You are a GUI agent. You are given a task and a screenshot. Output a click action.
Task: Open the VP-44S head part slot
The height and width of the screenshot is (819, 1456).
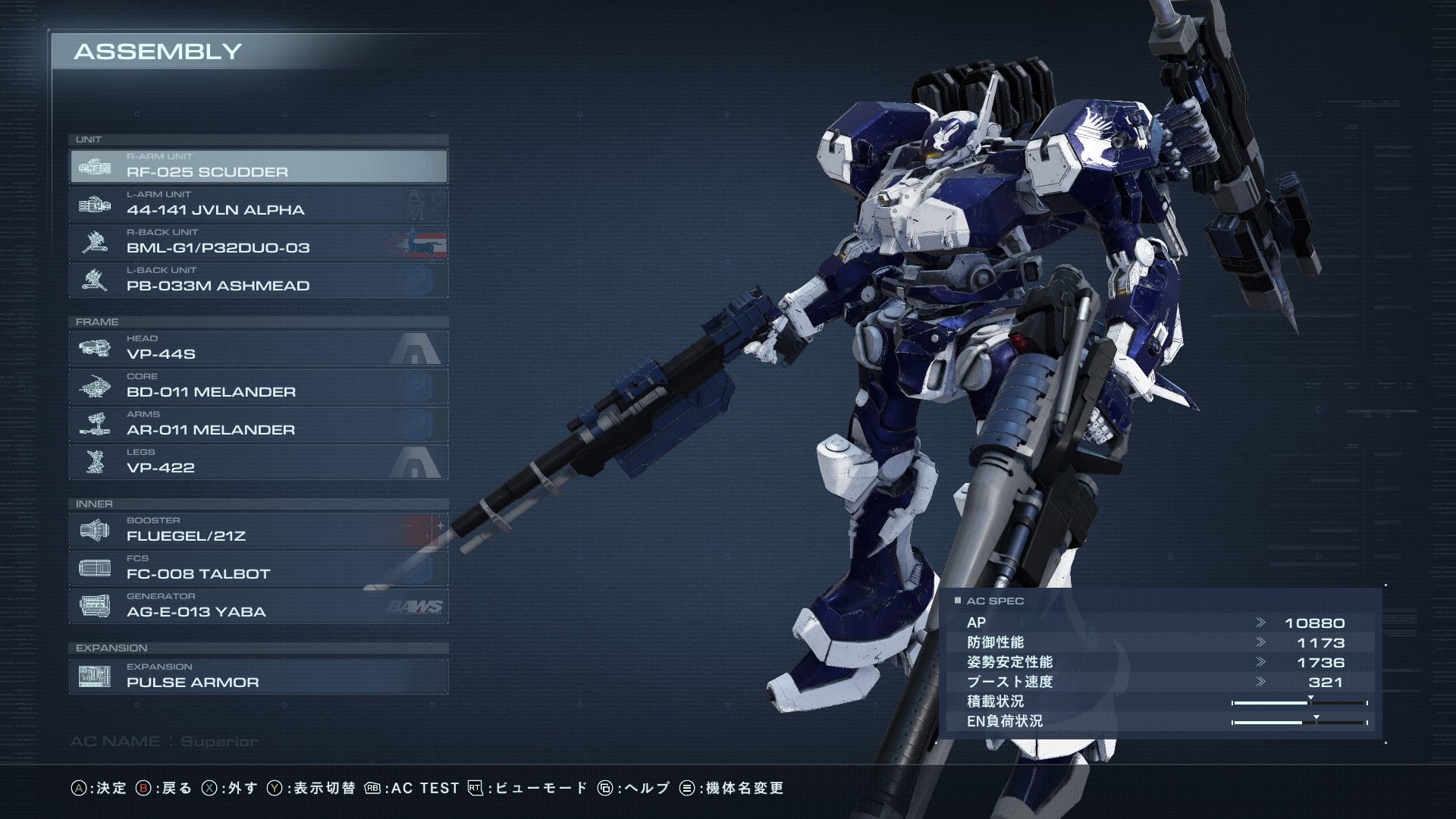tap(258, 348)
